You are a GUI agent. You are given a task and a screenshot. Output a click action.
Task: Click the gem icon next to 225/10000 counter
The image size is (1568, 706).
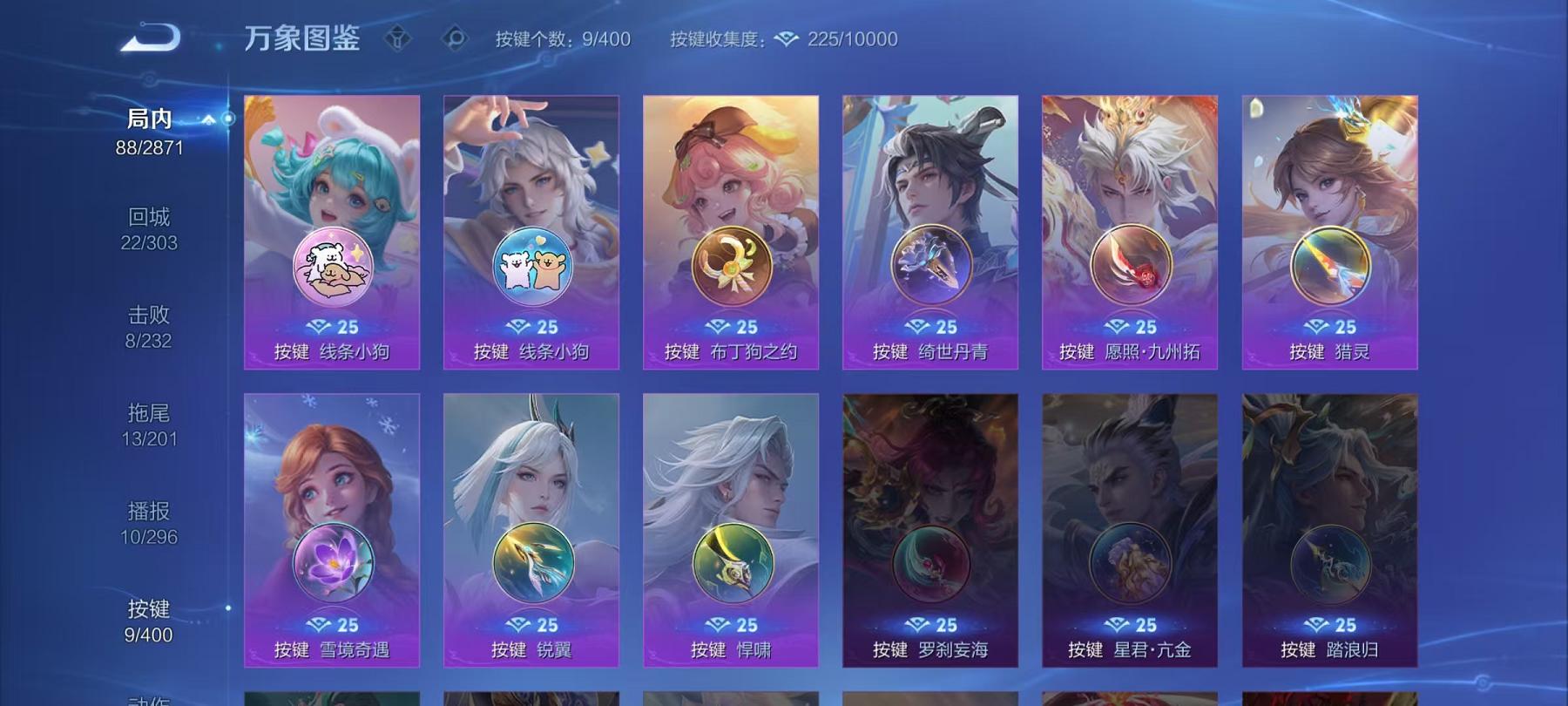tap(787, 38)
